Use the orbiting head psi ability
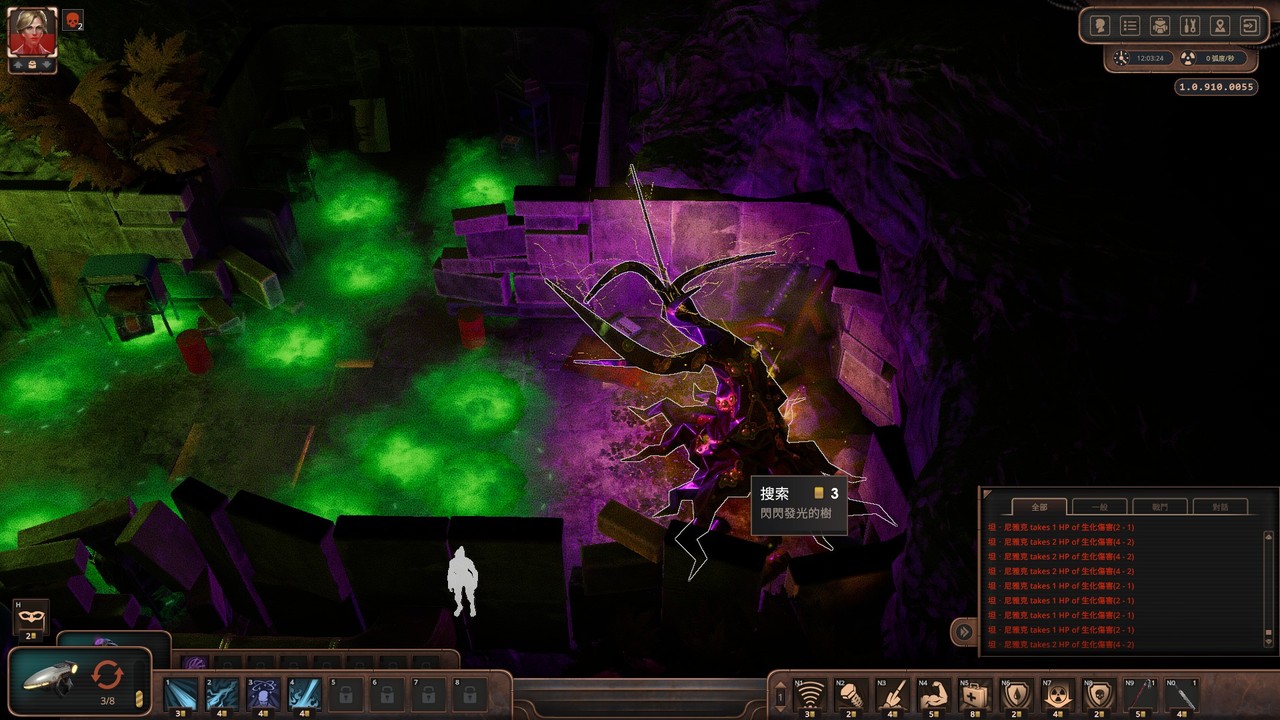The height and width of the screenshot is (720, 1280). tap(263, 693)
